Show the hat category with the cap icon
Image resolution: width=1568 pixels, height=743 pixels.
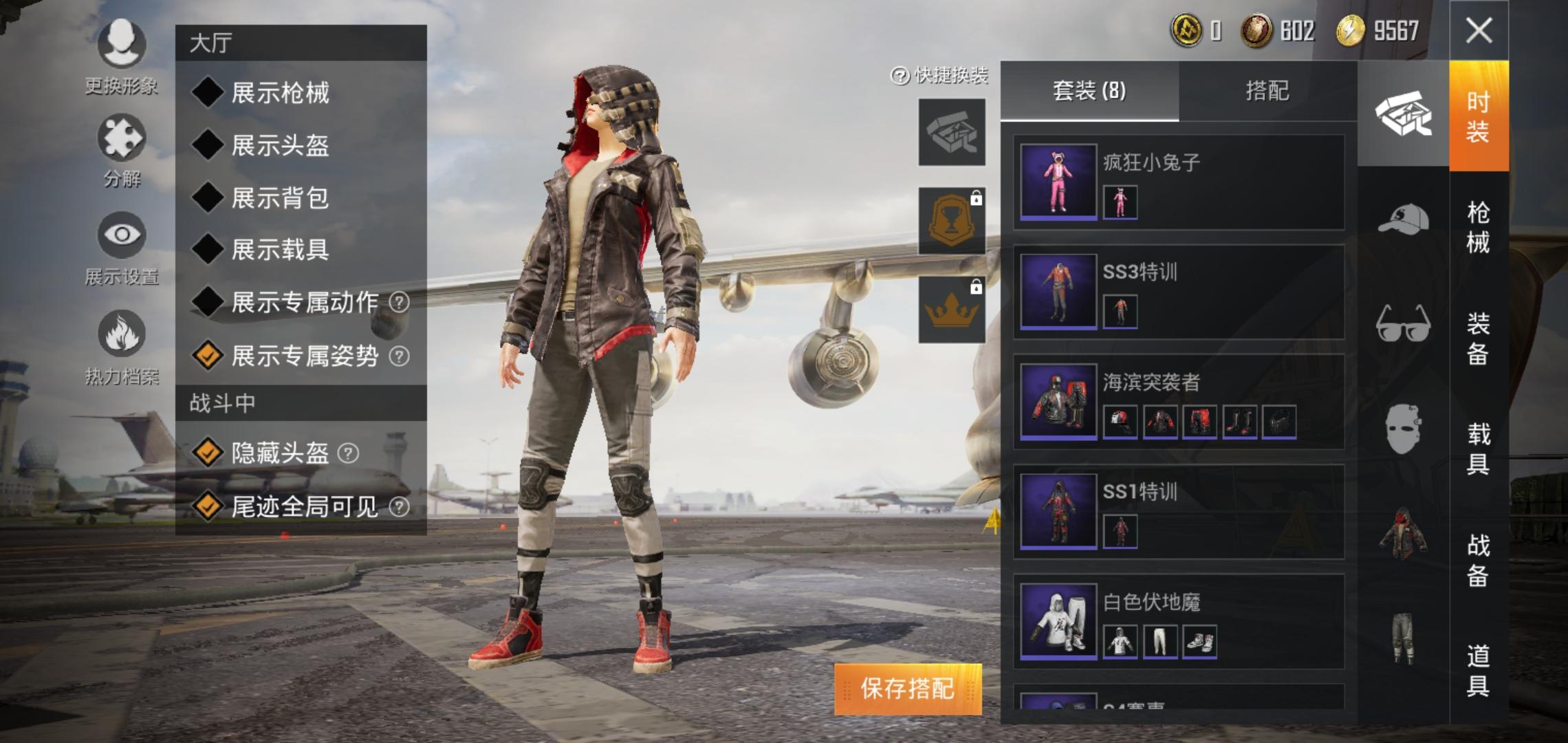(1403, 220)
